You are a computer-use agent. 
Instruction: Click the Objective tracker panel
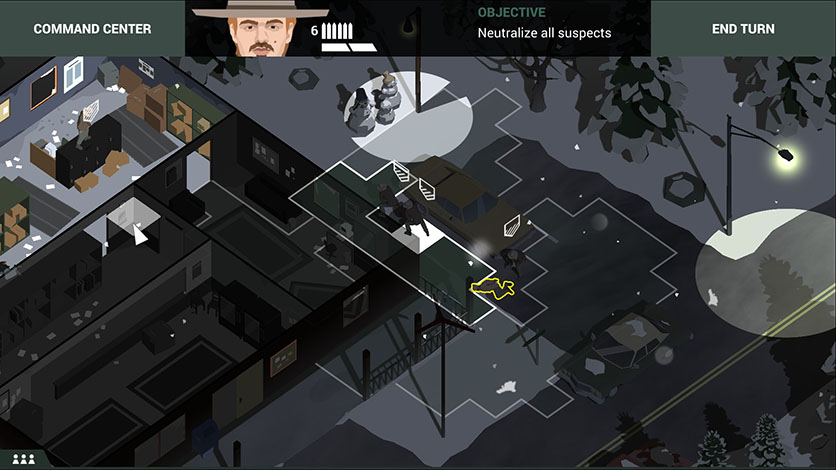[x=543, y=24]
